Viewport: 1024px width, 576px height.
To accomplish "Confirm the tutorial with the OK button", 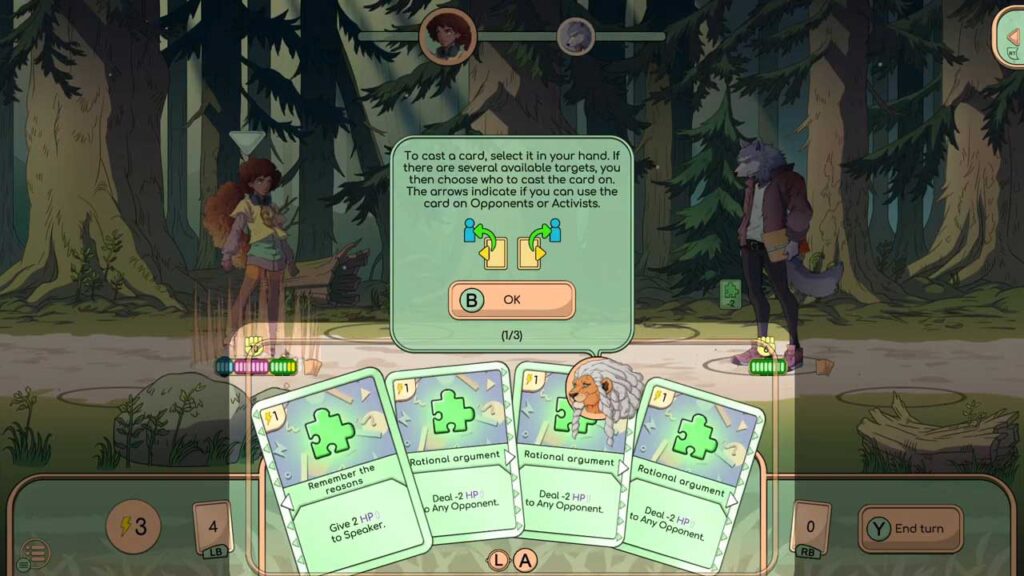I will tap(511, 299).
